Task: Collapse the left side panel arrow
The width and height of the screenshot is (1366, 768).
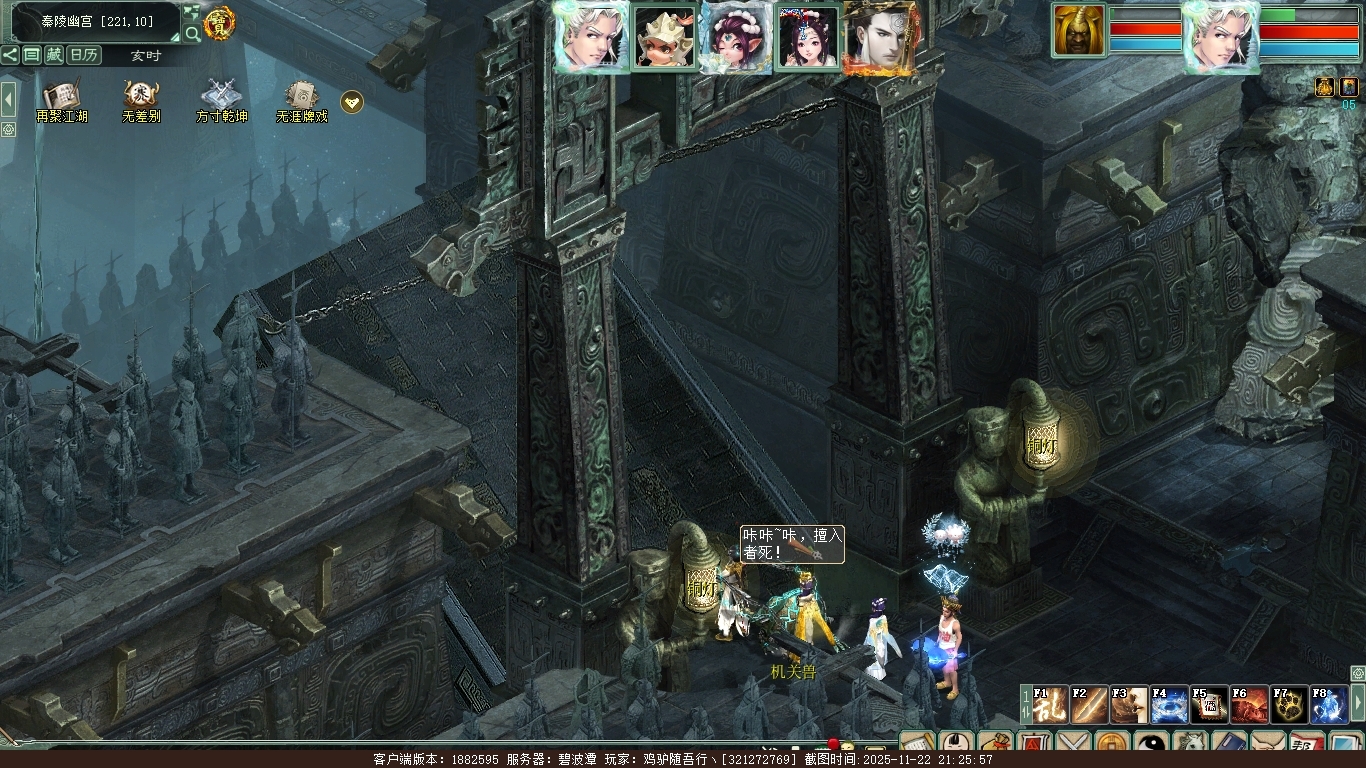Action: [x=8, y=99]
